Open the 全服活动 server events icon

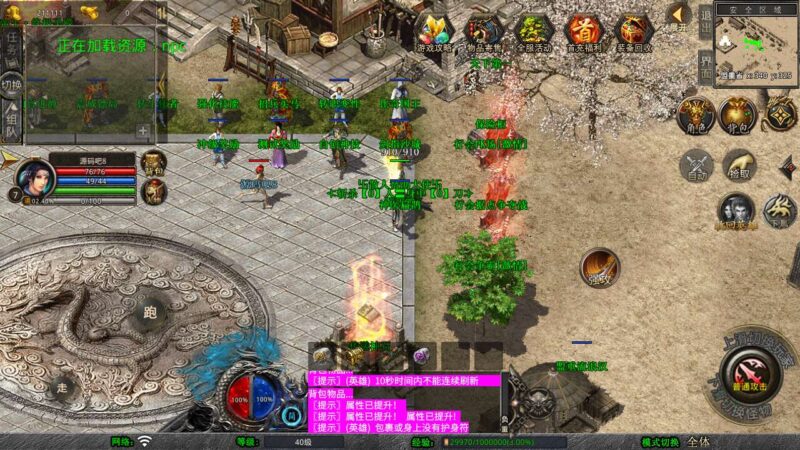[533, 32]
